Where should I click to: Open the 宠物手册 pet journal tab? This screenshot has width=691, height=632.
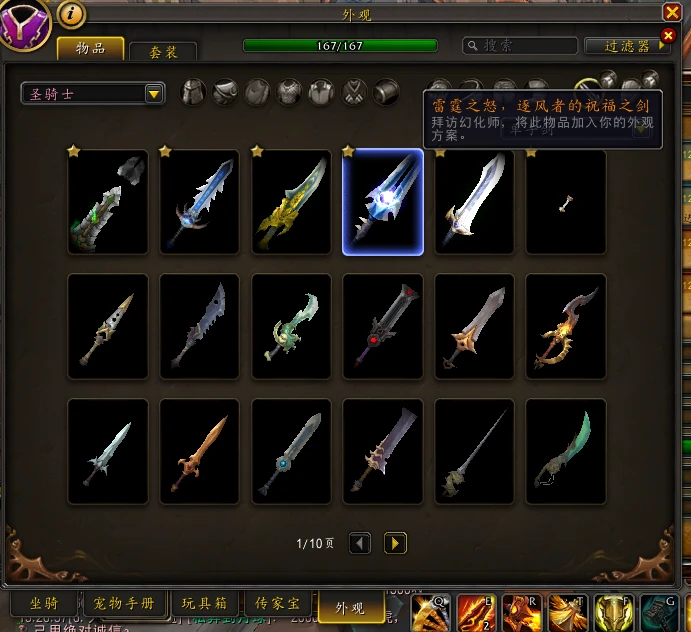[x=124, y=604]
